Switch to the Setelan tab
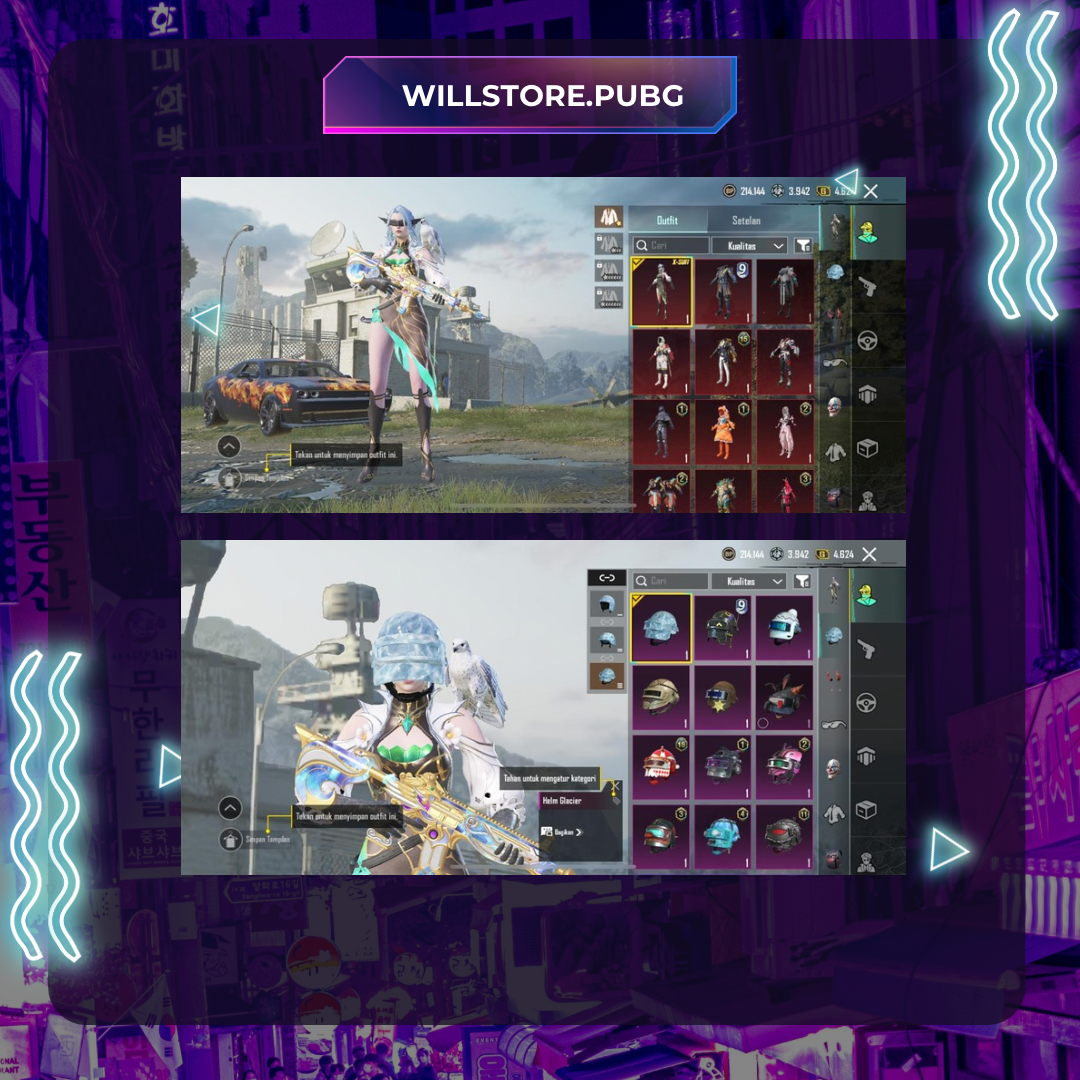Screen dimensions: 1080x1080 [x=746, y=220]
